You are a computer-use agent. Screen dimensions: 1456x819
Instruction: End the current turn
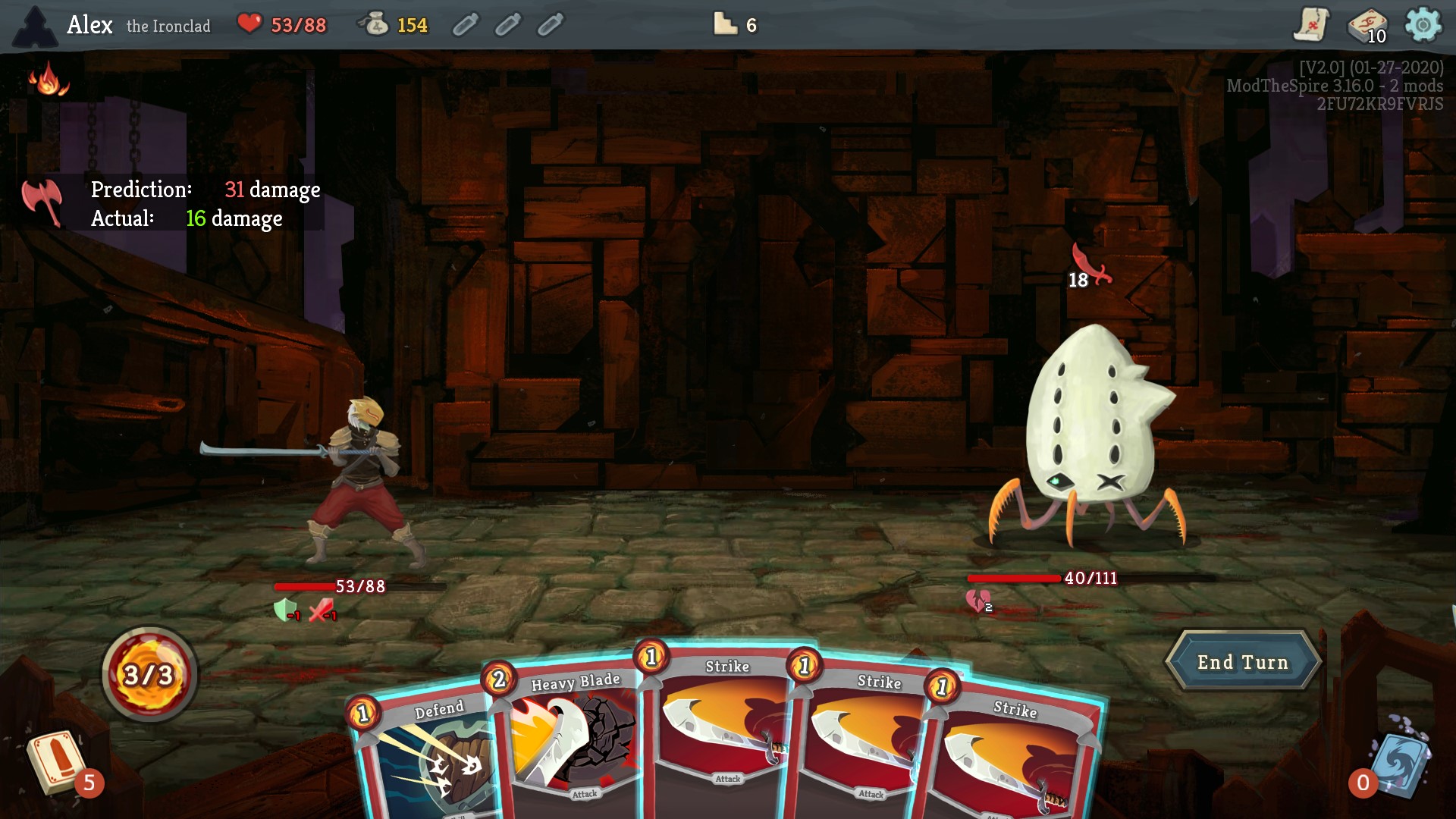[1243, 662]
